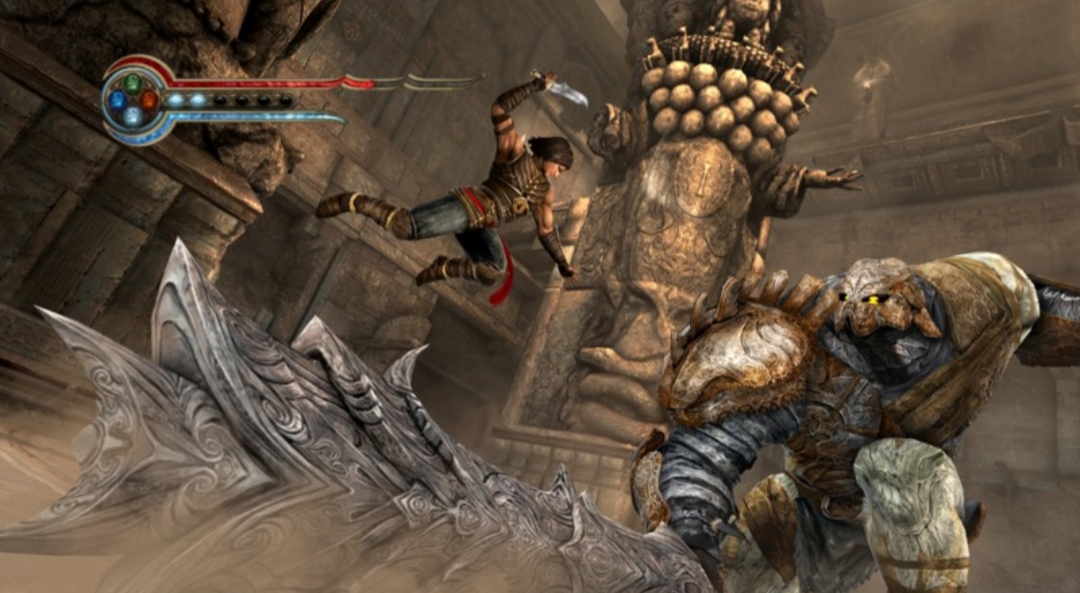Choose the orange power orb
Viewport: 1080px width, 593px height.
tap(149, 100)
